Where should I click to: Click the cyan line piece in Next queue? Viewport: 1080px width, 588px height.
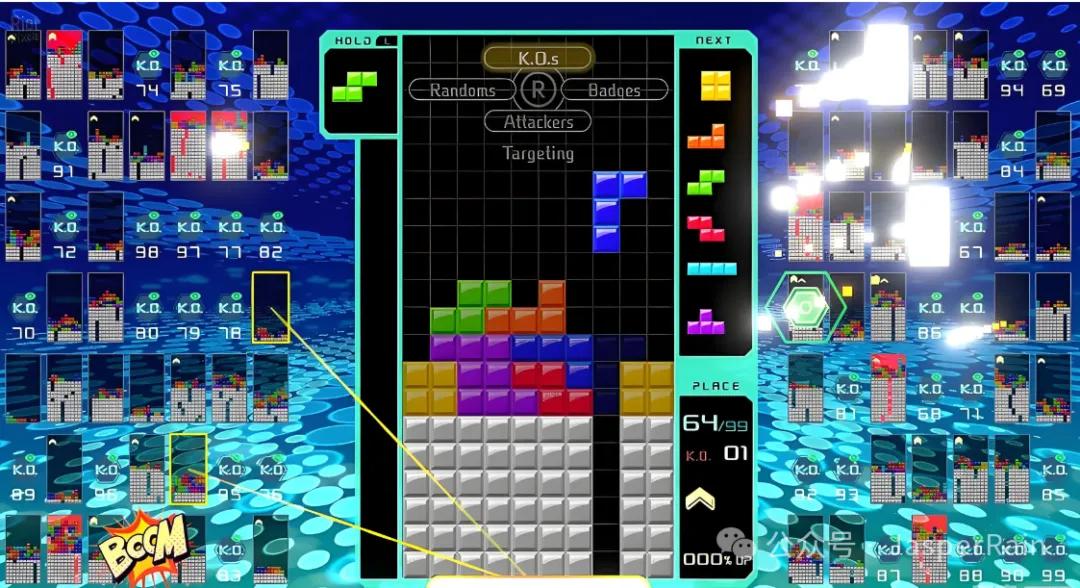[711, 269]
